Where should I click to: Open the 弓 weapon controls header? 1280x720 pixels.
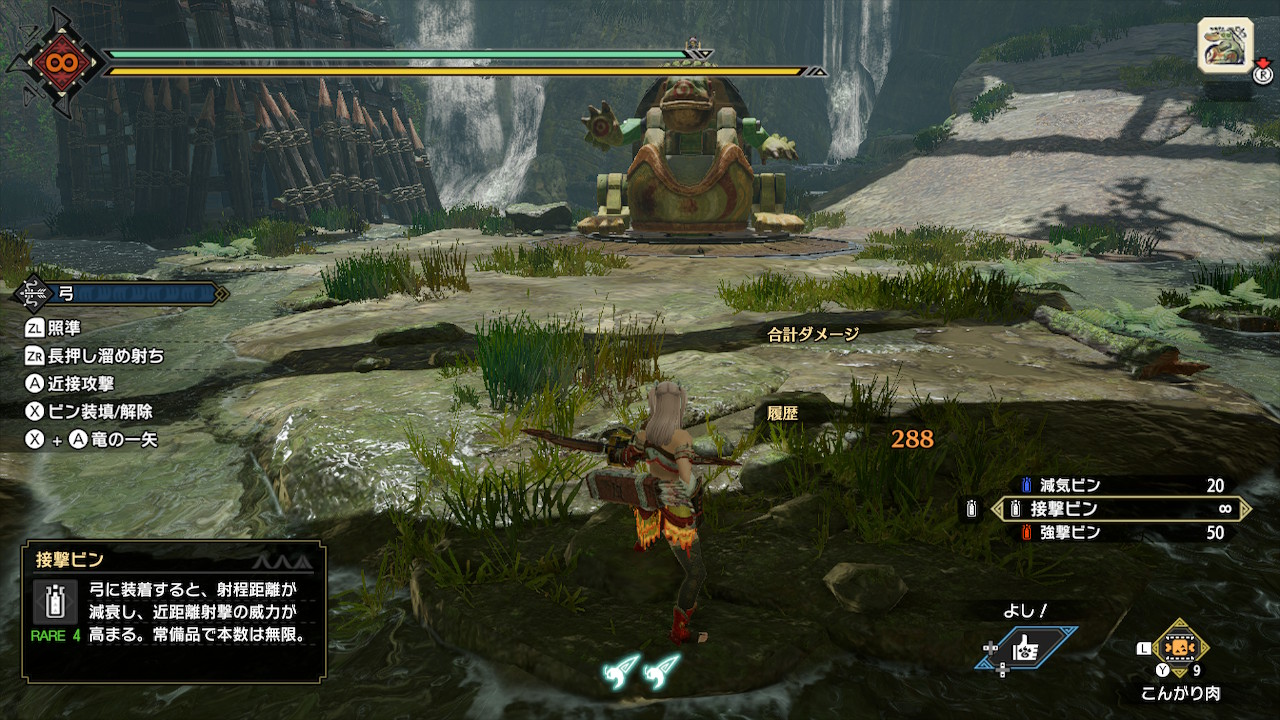(120, 294)
